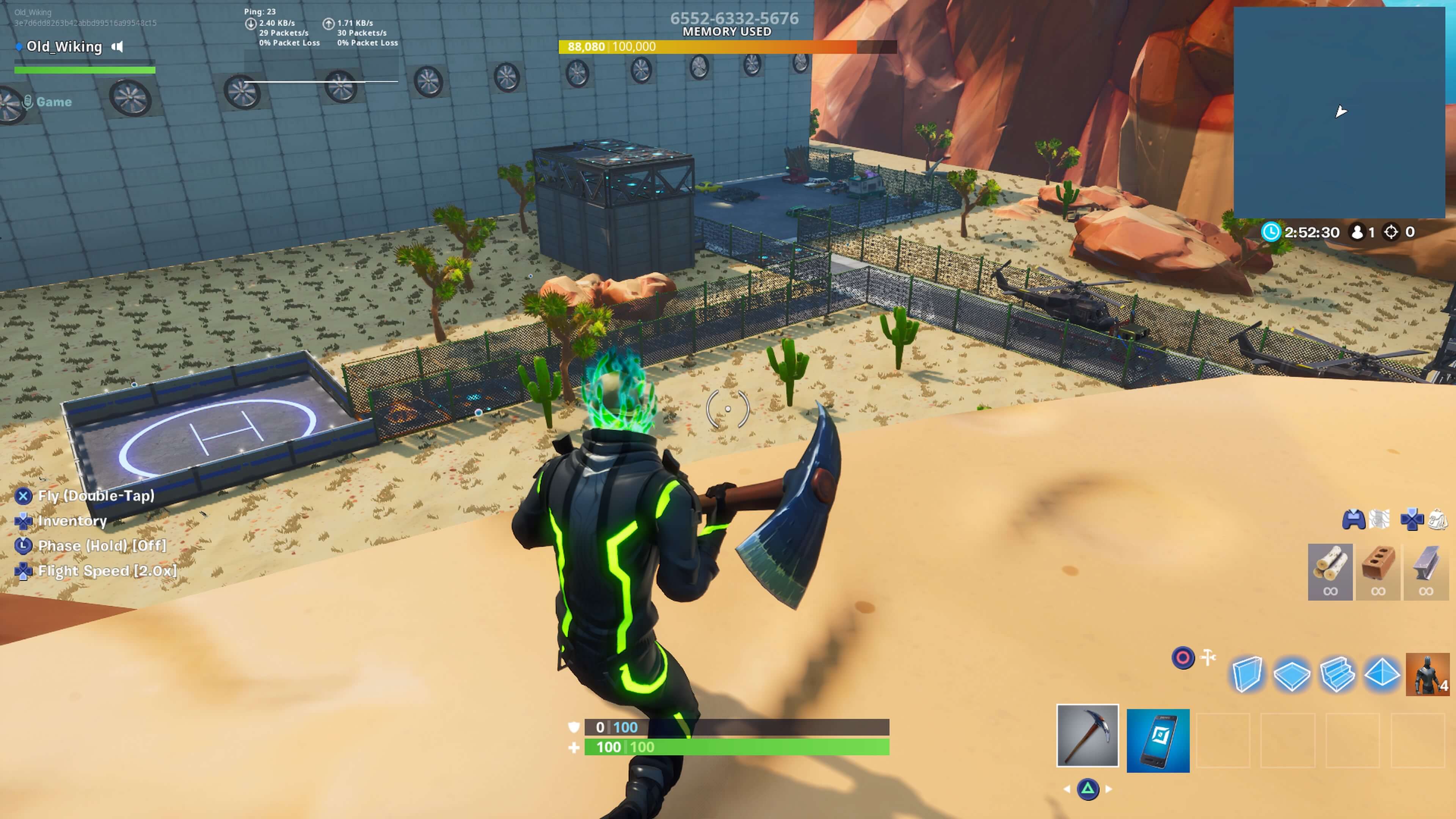Collapse the hotbar with the left arrow
The height and width of the screenshot is (819, 1456).
pos(1067,789)
